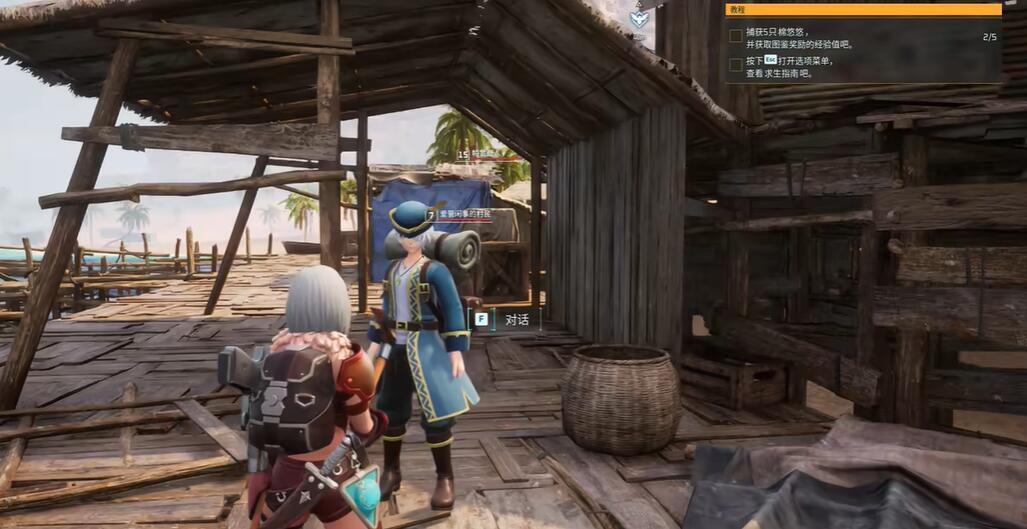Tick the checkbox beside the Esc options-menu objective

[x=735, y=62]
